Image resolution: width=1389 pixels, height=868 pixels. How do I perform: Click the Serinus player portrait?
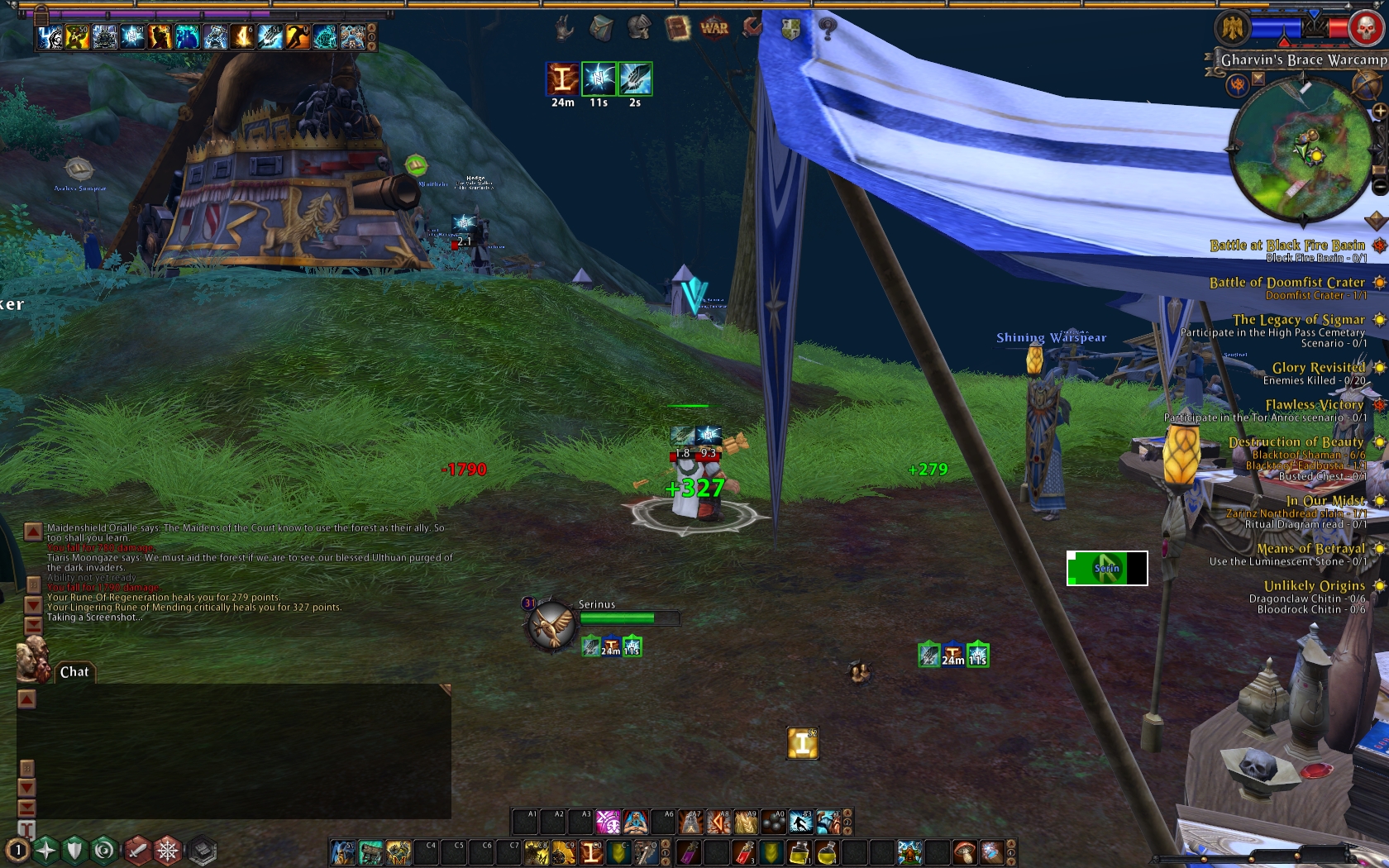click(550, 626)
